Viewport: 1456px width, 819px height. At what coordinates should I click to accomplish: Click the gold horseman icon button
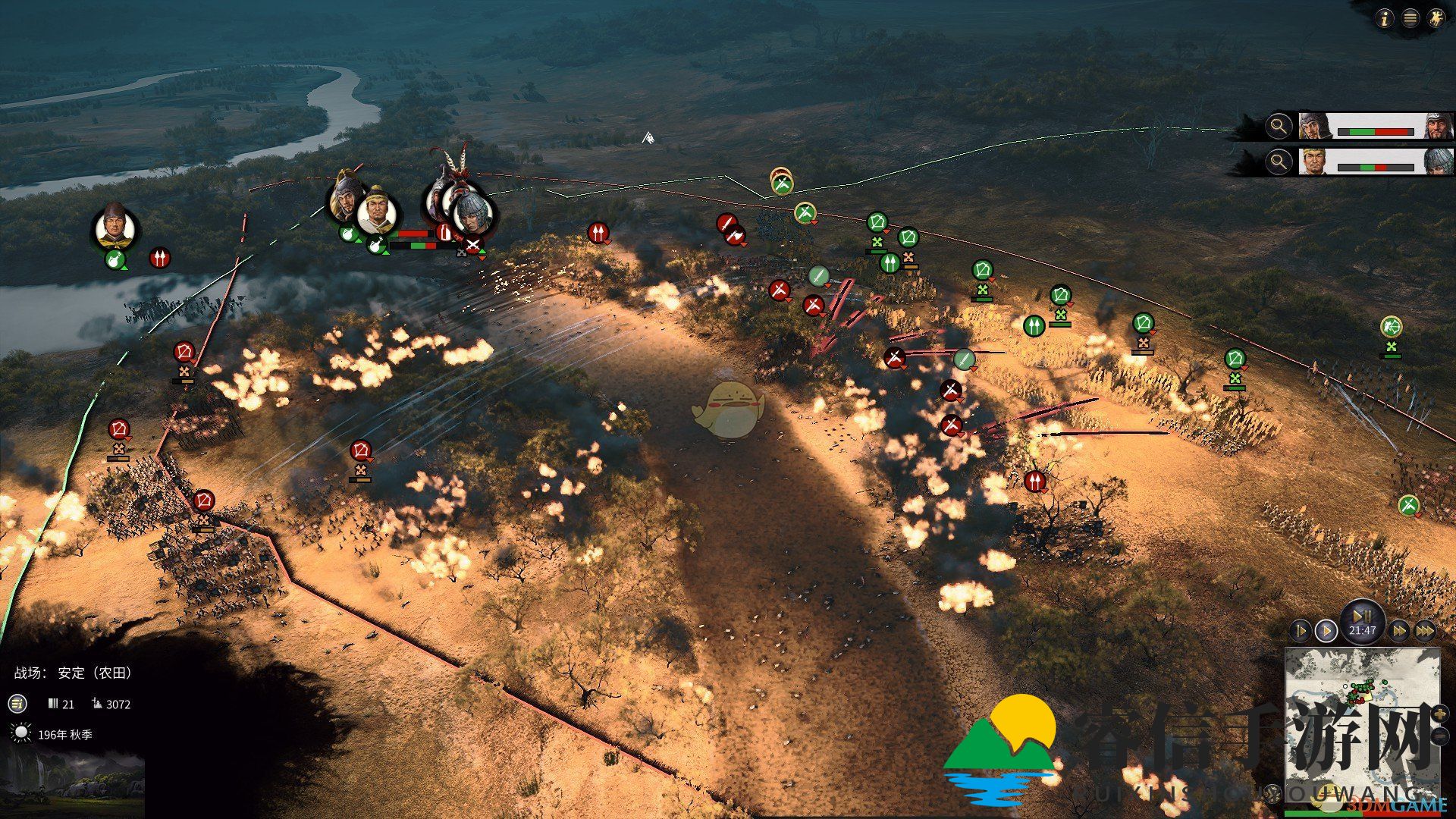(x=1436, y=19)
